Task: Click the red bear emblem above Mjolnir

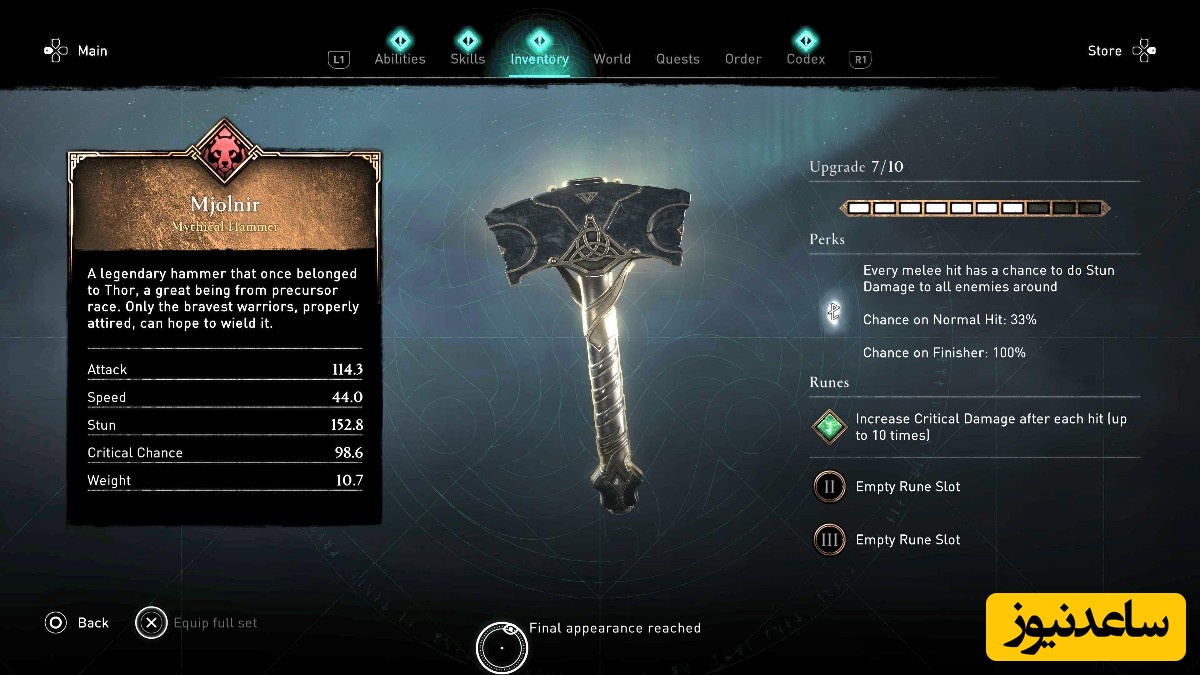Action: [224, 150]
